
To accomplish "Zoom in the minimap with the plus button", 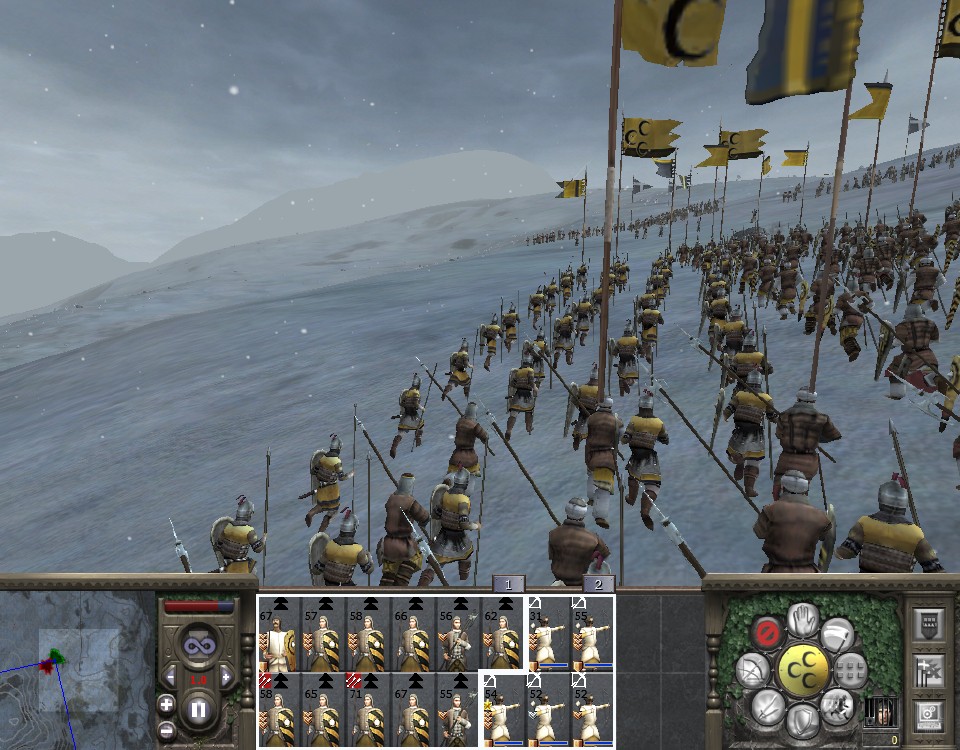I will [x=166, y=703].
